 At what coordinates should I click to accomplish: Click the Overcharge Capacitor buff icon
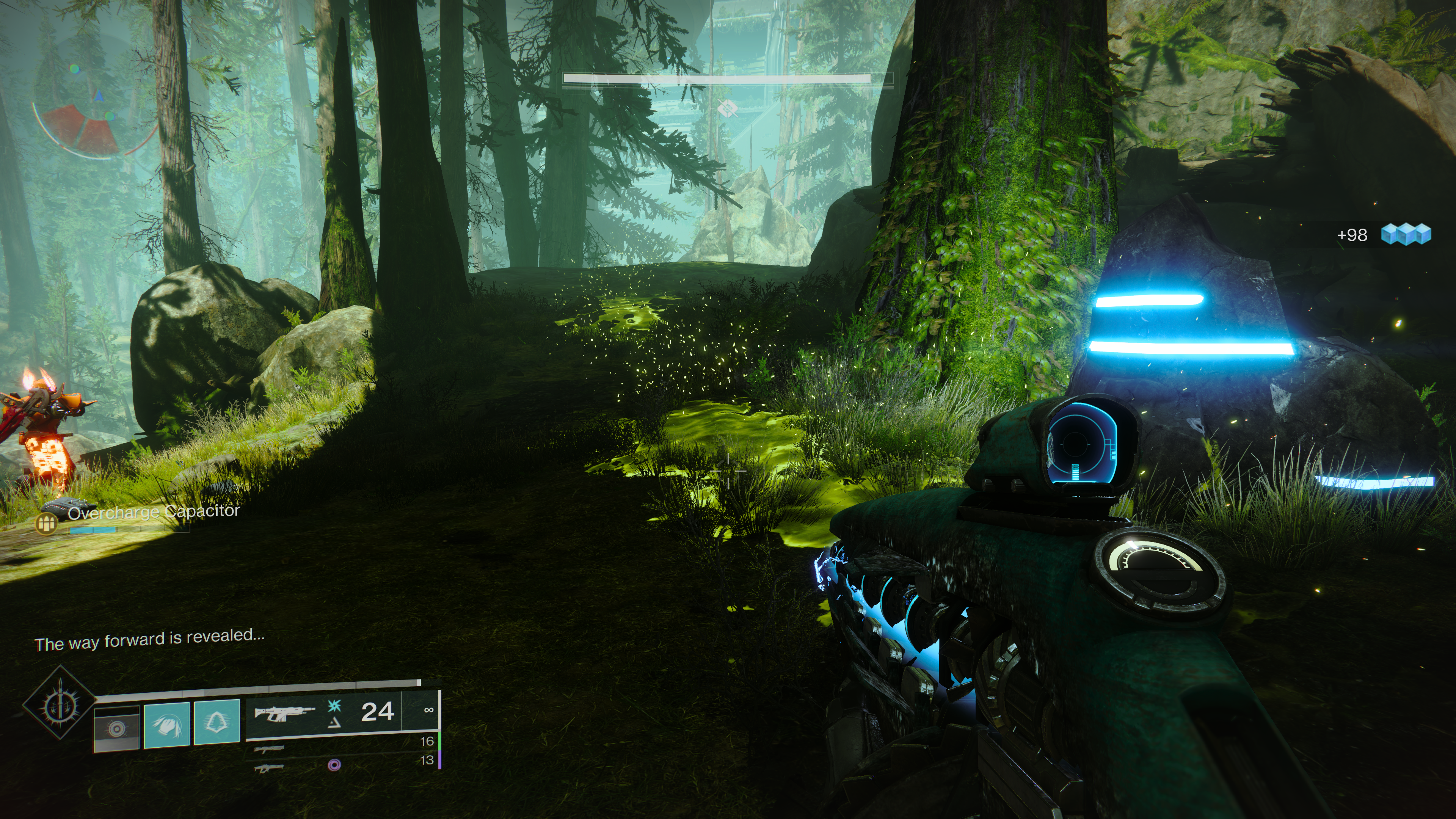click(x=46, y=523)
